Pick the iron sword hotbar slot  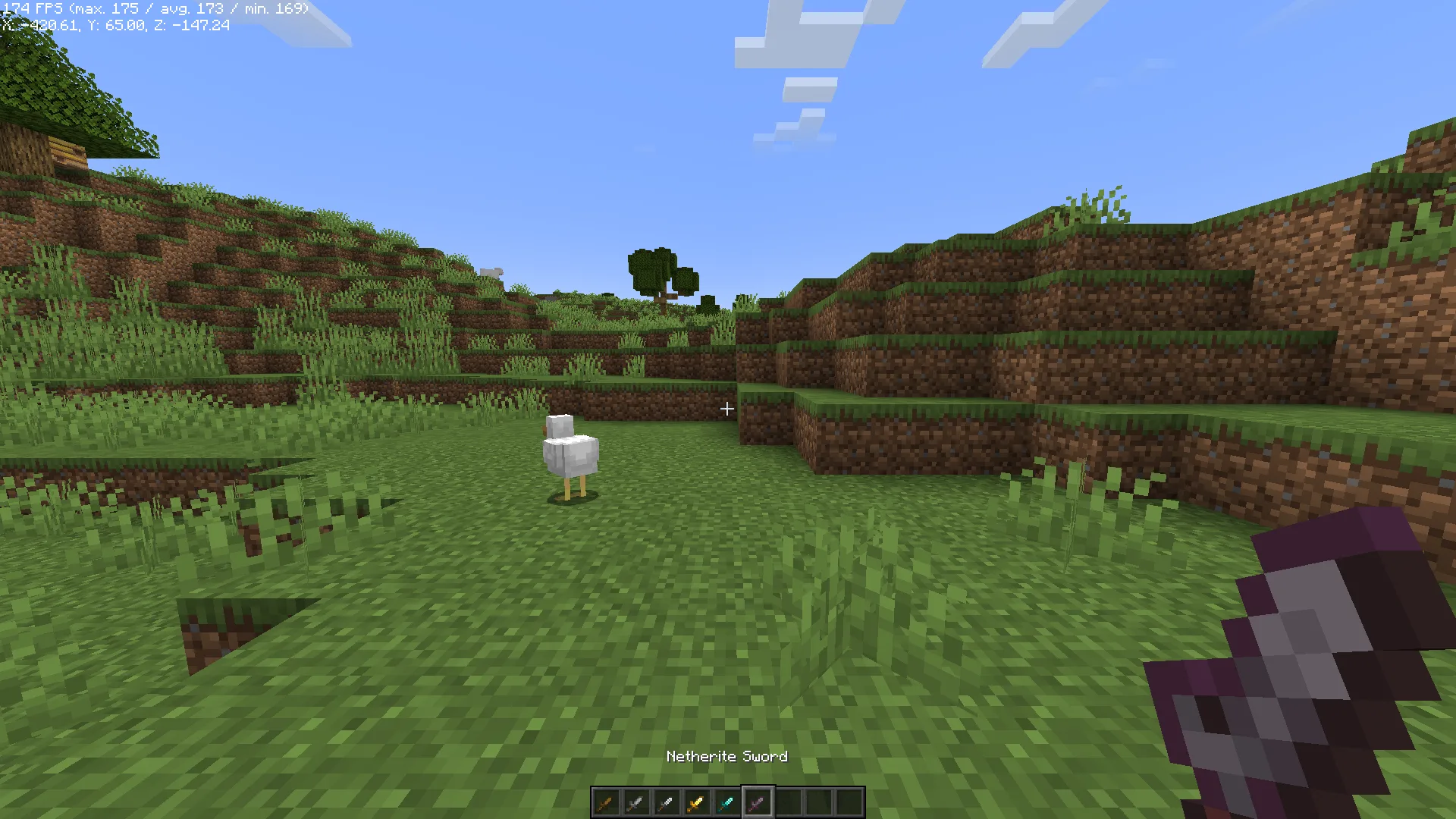667,802
